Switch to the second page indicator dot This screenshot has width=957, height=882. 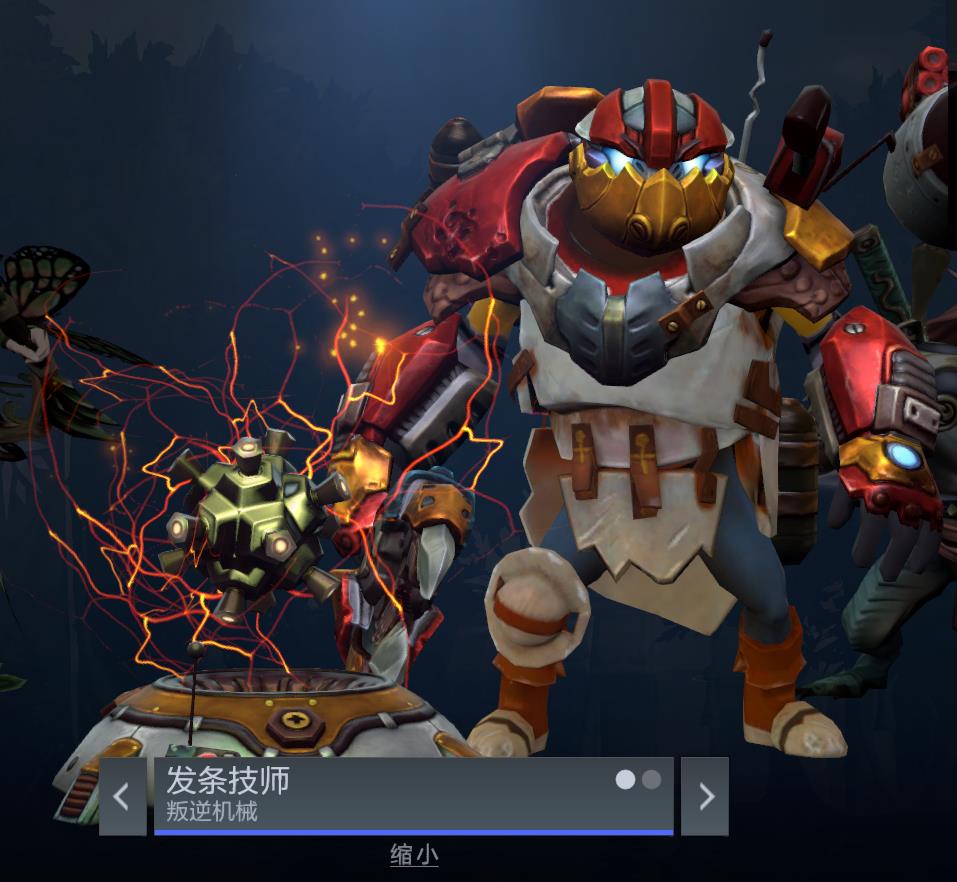pyautogui.click(x=651, y=779)
